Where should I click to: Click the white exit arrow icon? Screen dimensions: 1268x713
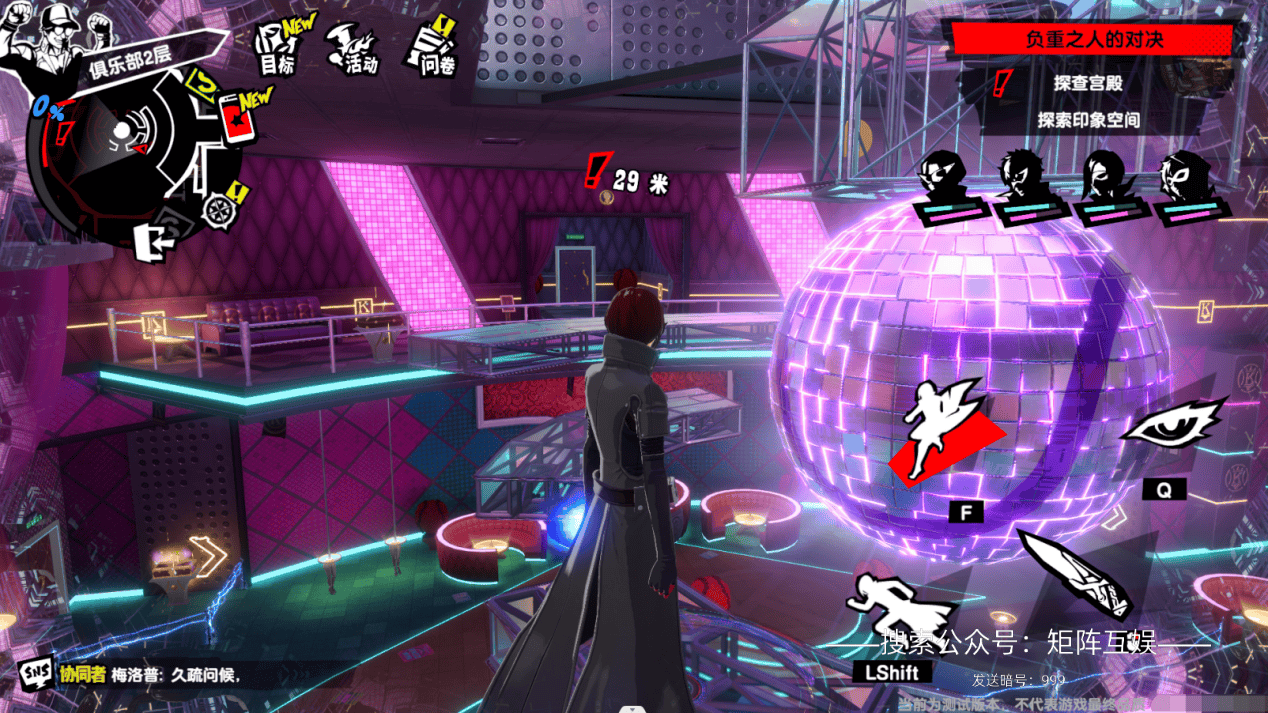[x=153, y=240]
